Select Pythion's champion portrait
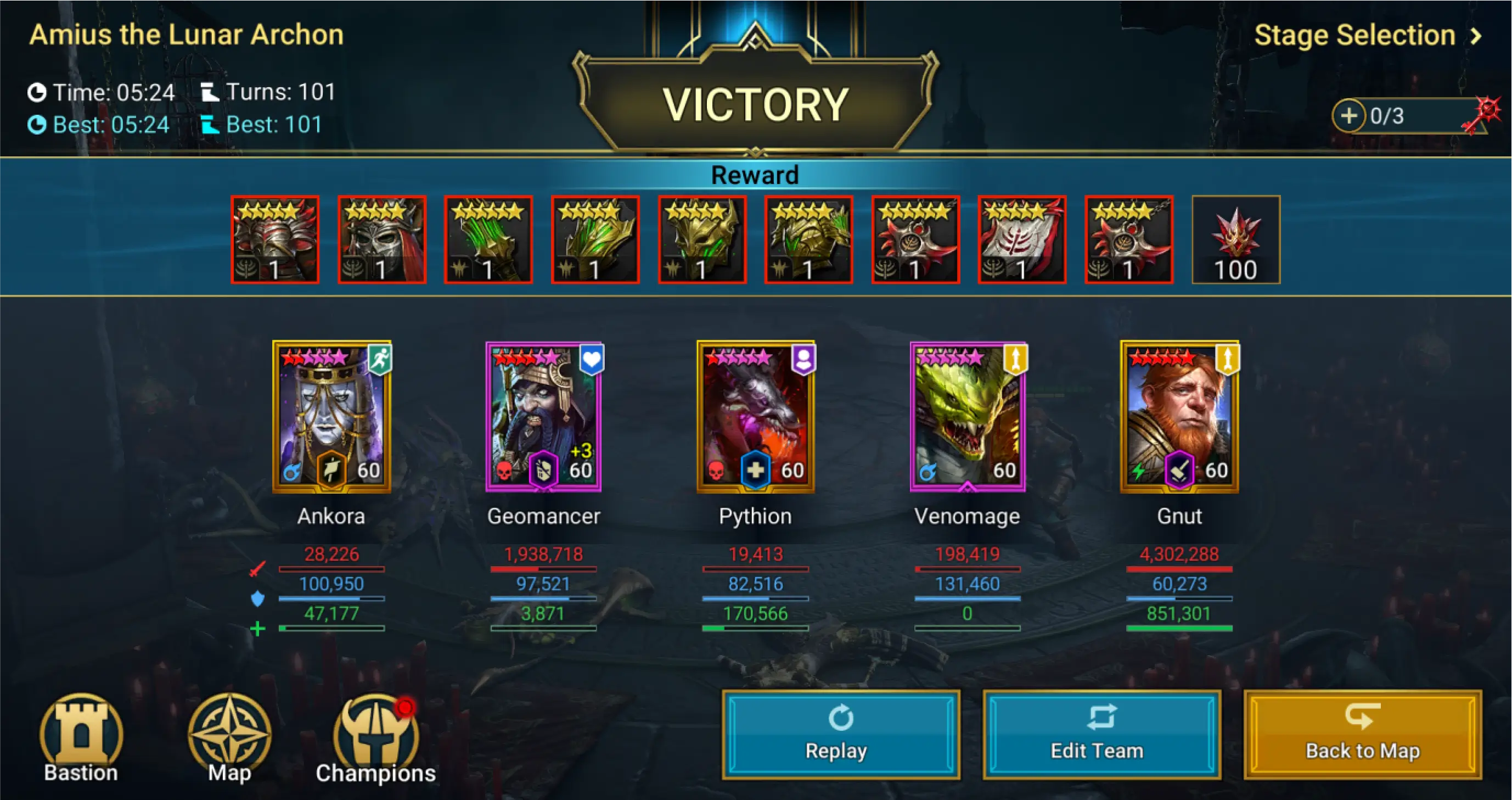 tap(755, 416)
